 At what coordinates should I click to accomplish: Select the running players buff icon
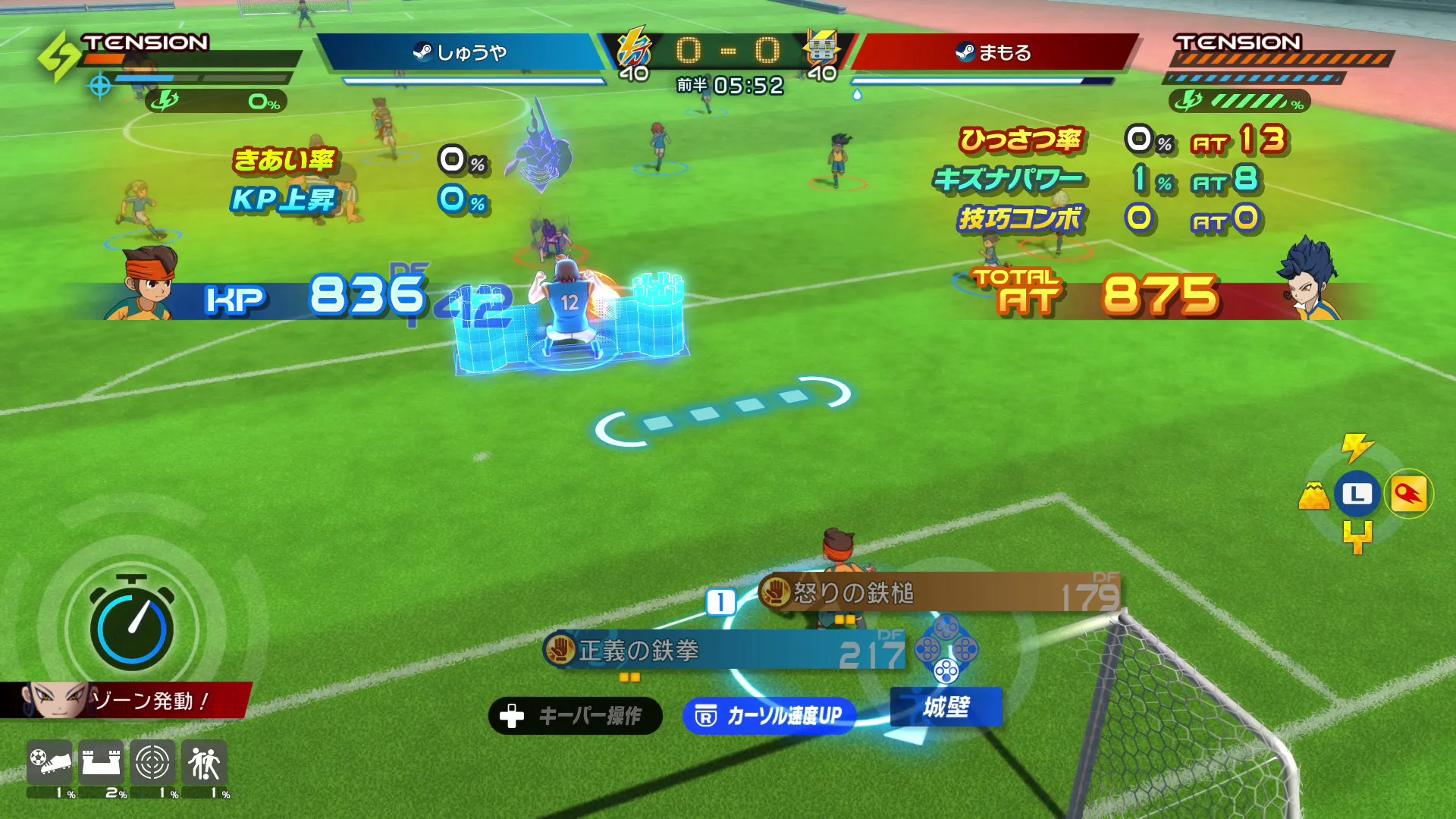(204, 762)
